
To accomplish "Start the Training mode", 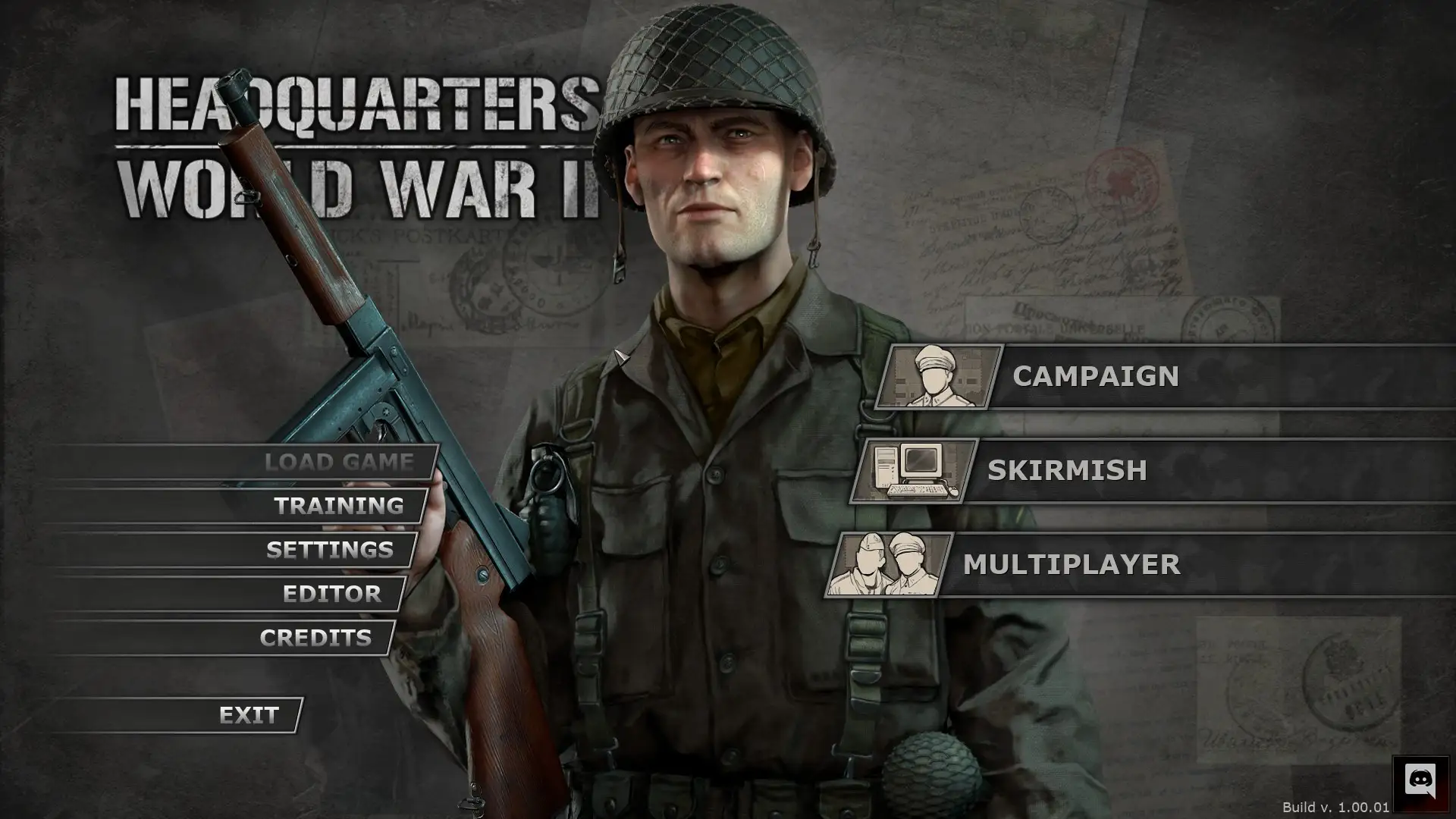I will pyautogui.click(x=338, y=506).
